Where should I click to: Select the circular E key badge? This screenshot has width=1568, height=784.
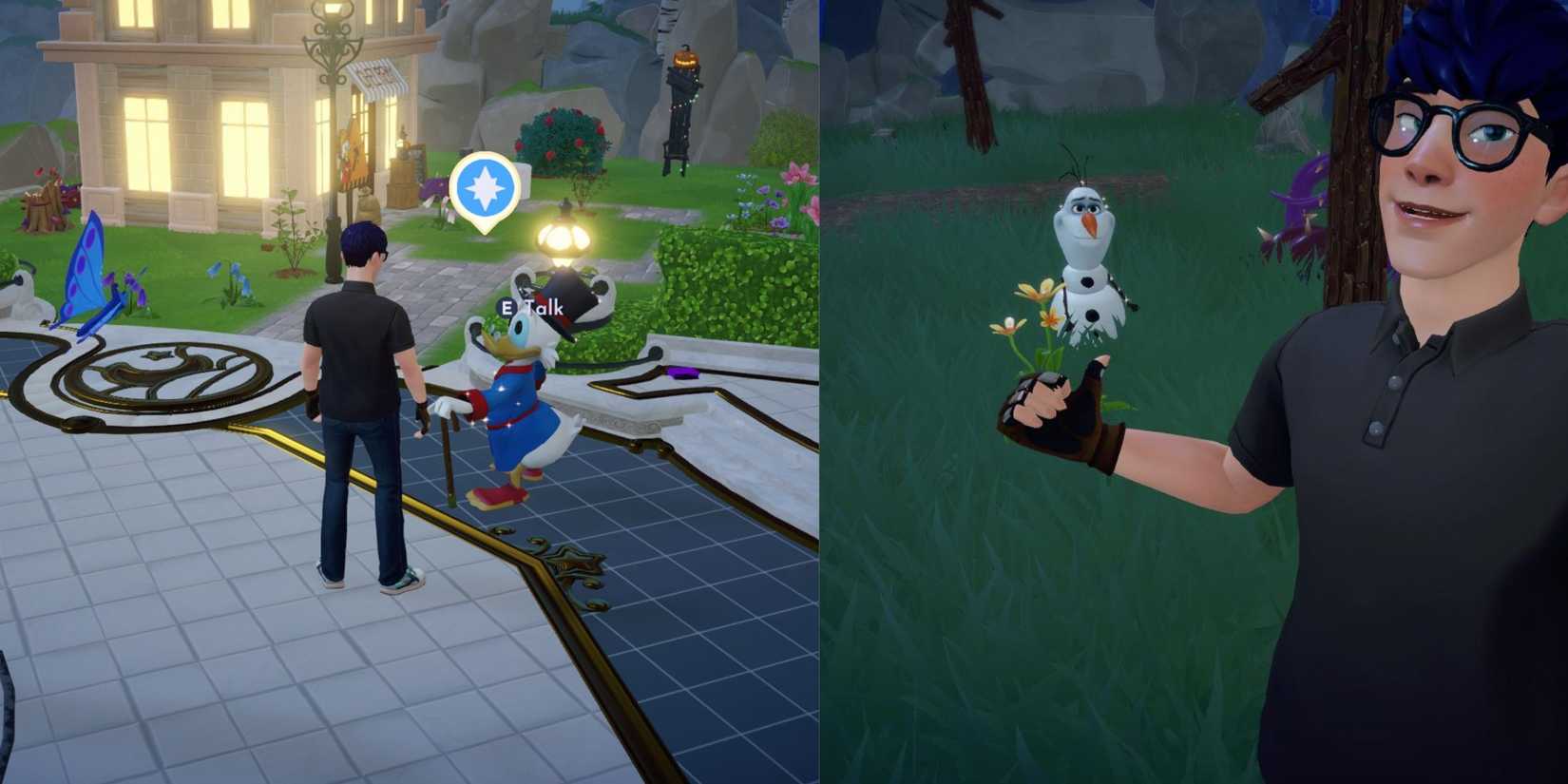pos(507,308)
